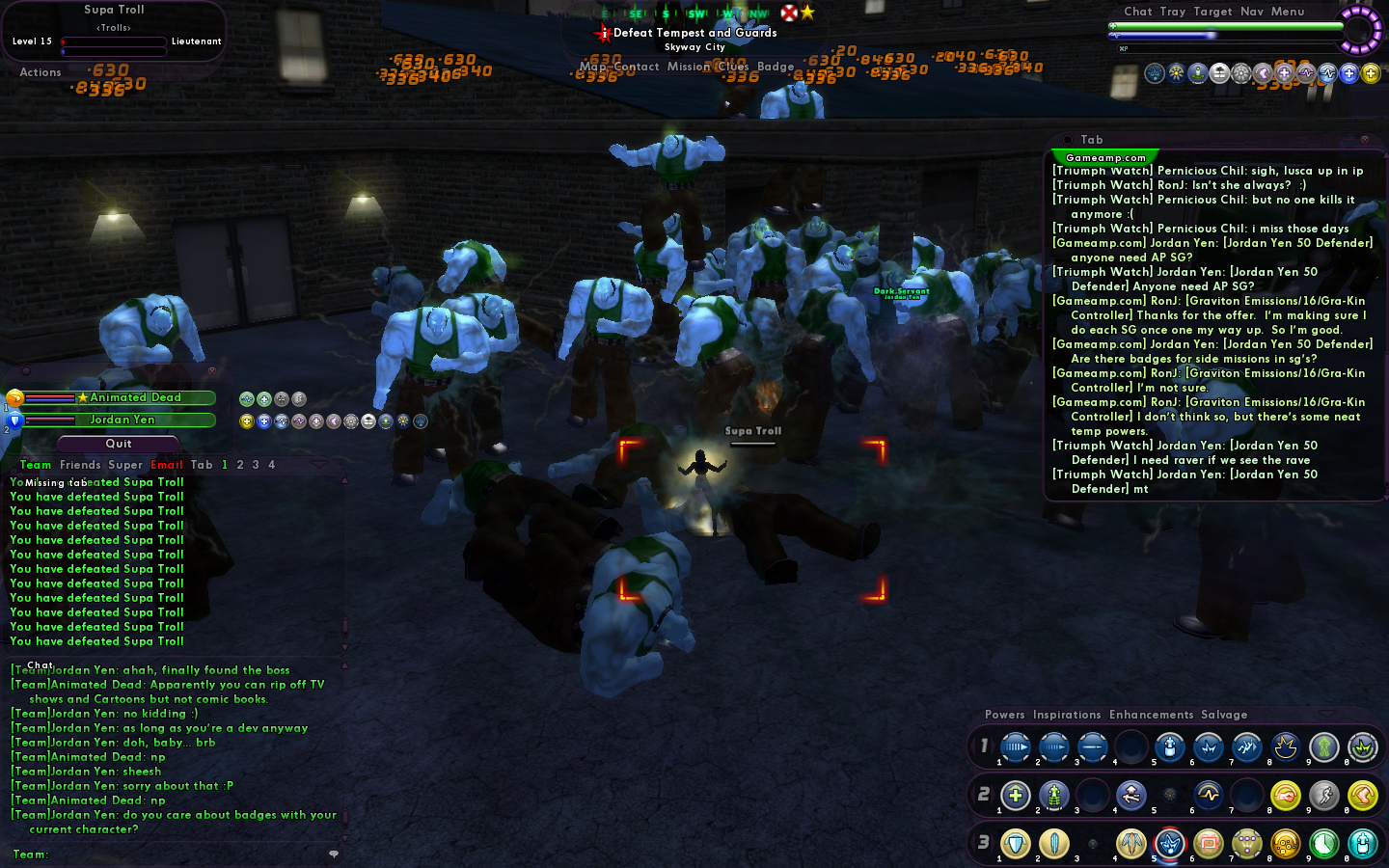The width and height of the screenshot is (1389, 868).
Task: Open the Clues window
Action: click(x=733, y=67)
